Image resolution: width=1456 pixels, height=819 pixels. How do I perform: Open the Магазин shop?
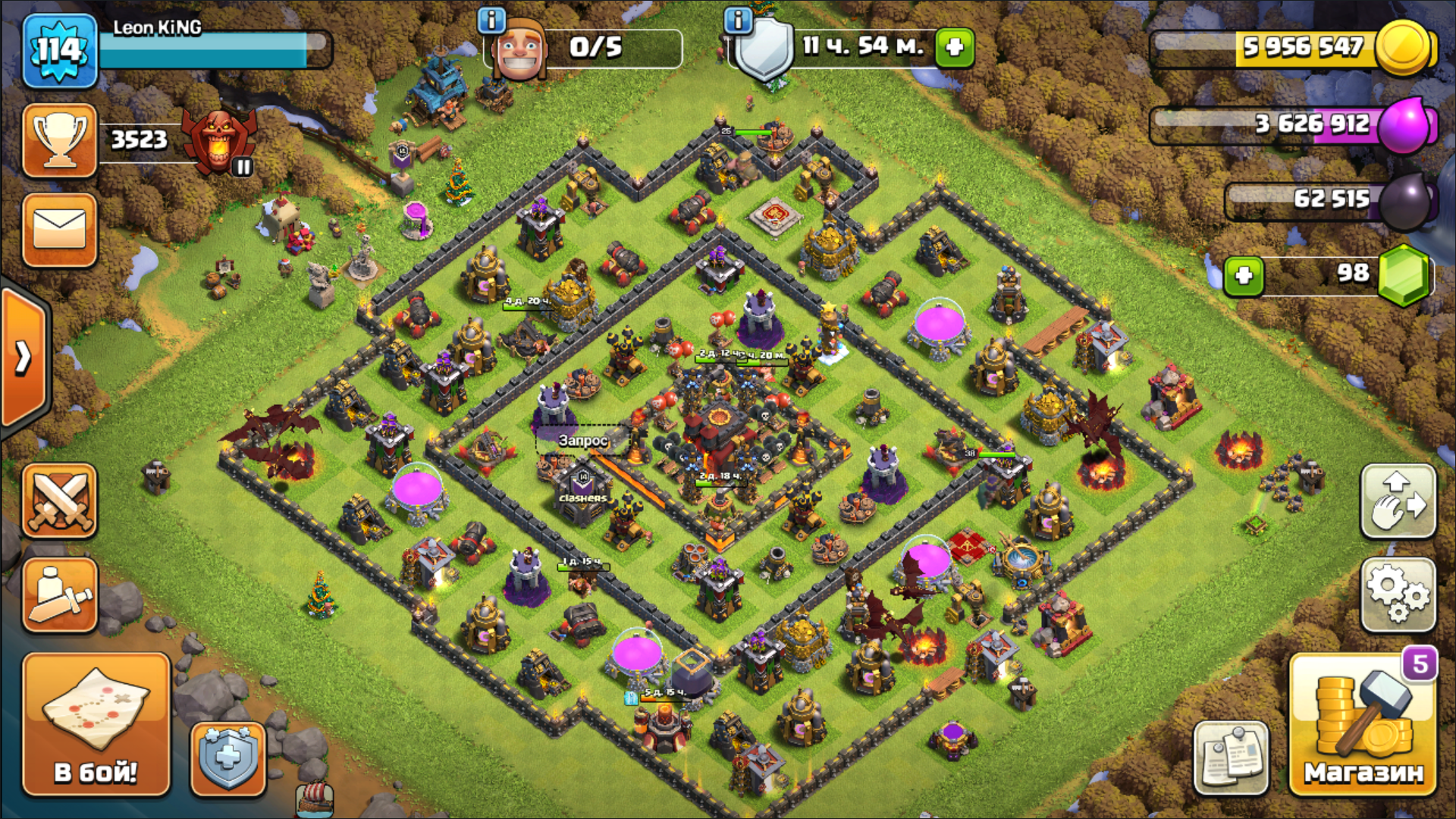pyautogui.click(x=1363, y=725)
